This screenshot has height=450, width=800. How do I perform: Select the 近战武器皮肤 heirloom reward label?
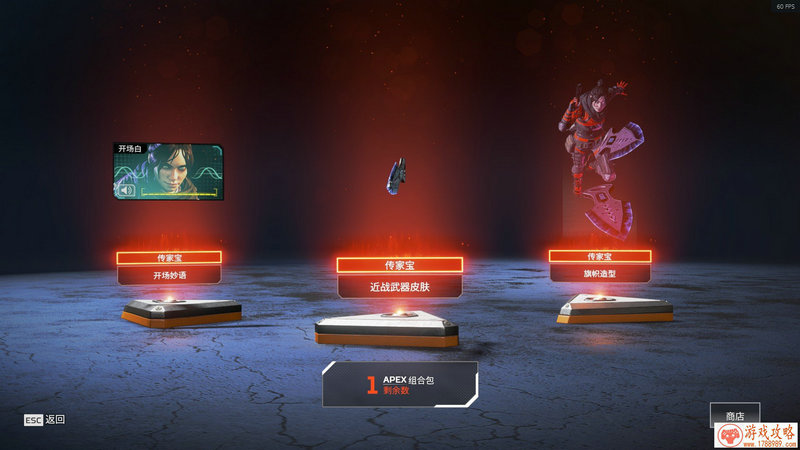click(x=399, y=286)
